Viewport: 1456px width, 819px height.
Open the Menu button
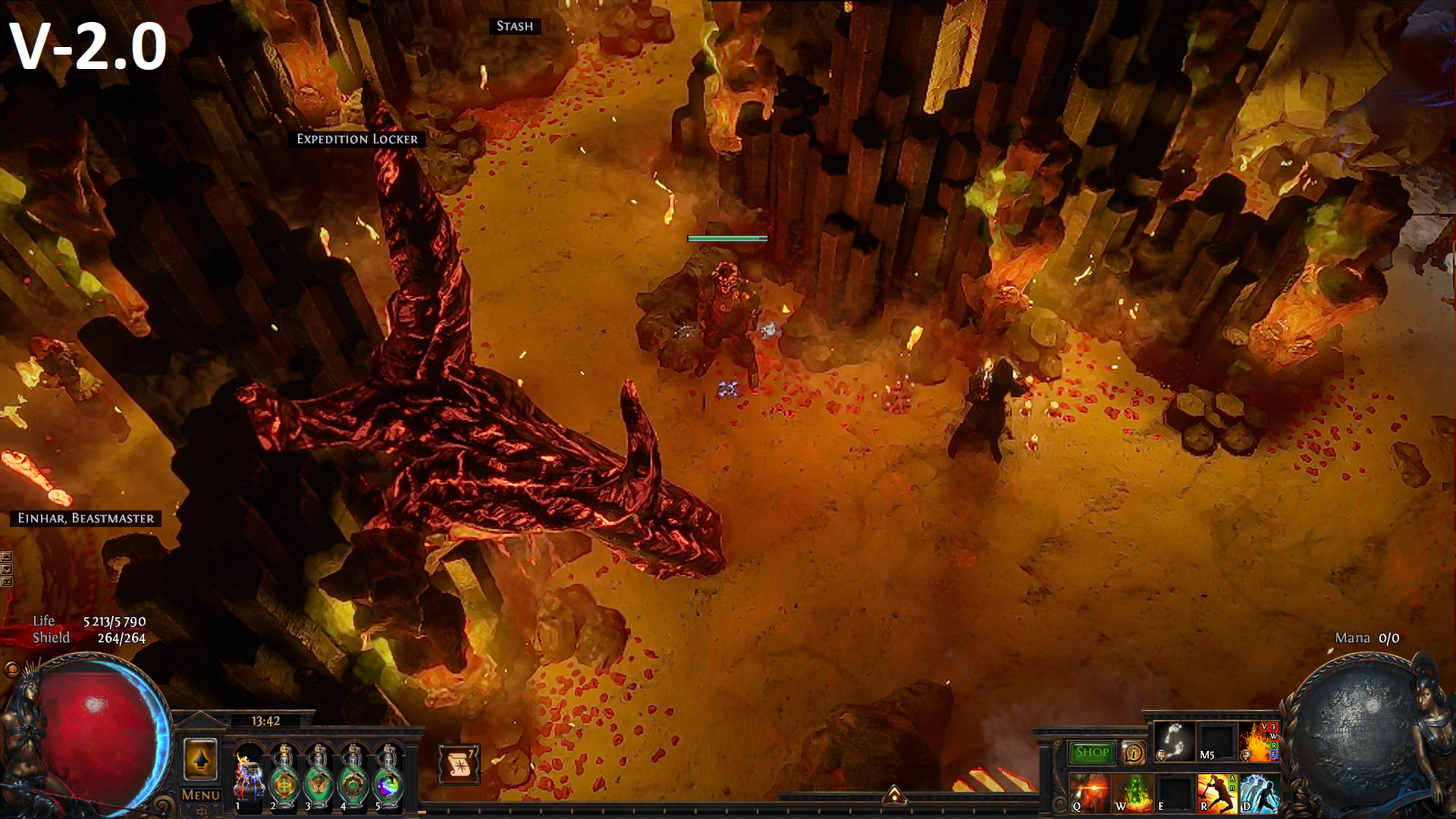pyautogui.click(x=201, y=795)
